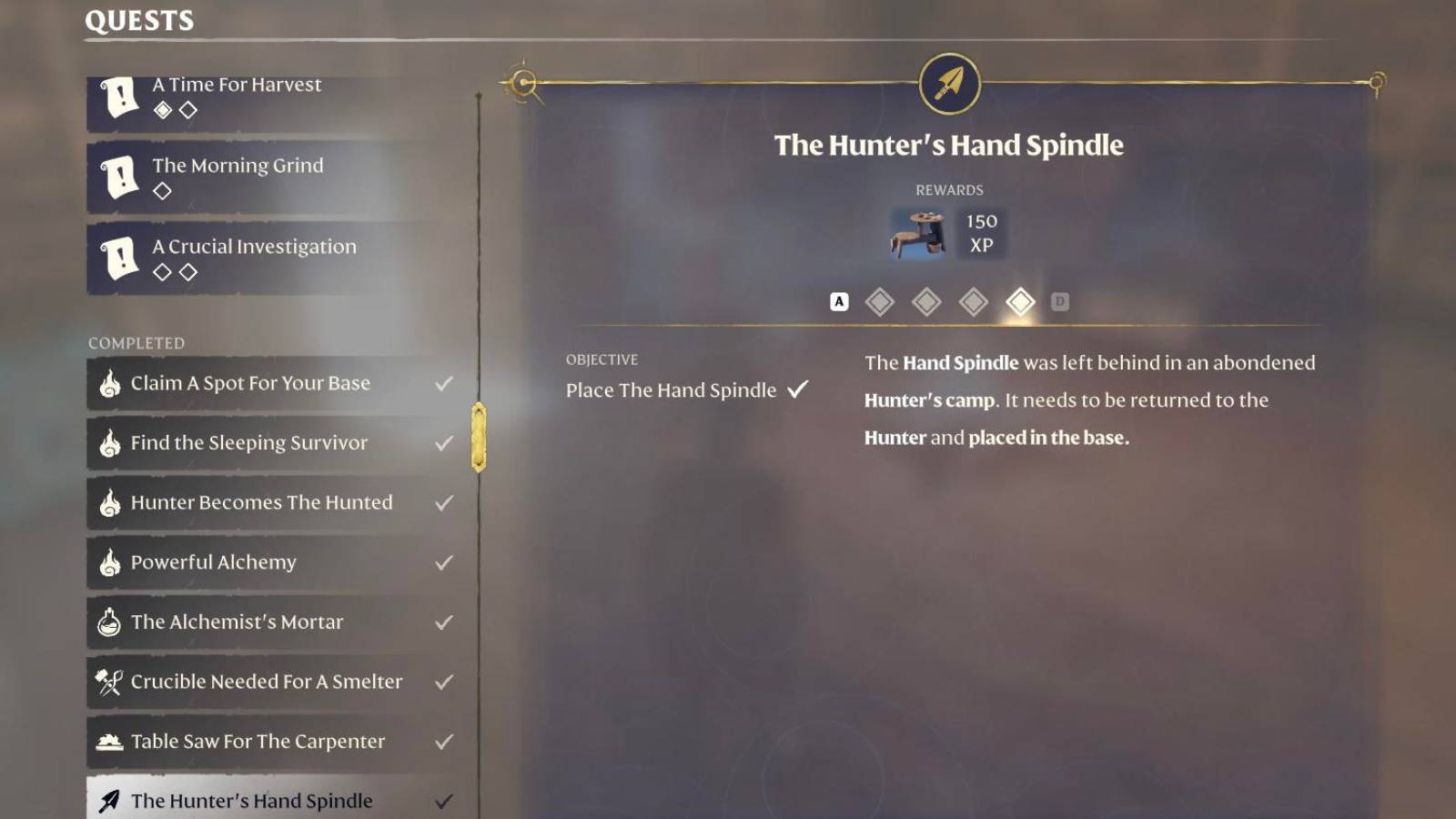Toggle the checkmark on Hunter Becomes The Hunted

[x=443, y=502]
